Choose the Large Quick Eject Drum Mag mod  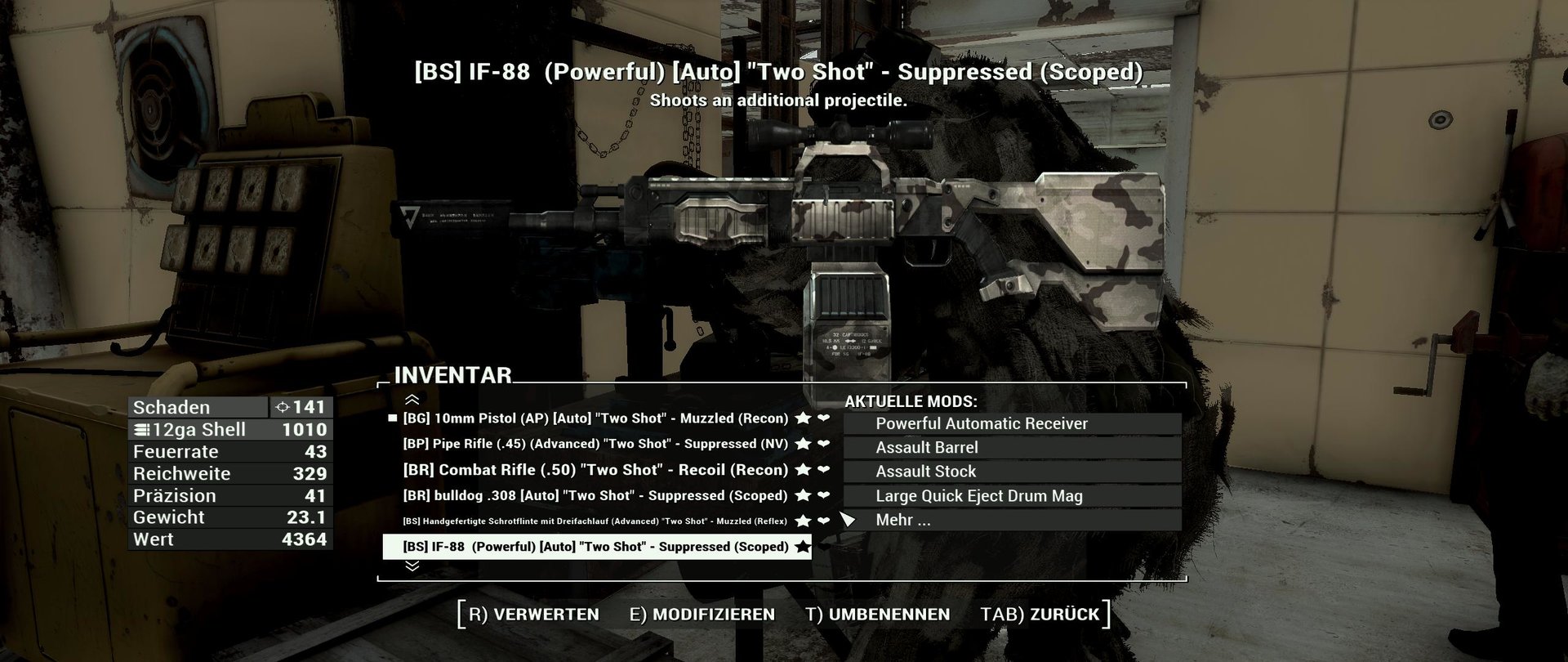[x=979, y=496]
